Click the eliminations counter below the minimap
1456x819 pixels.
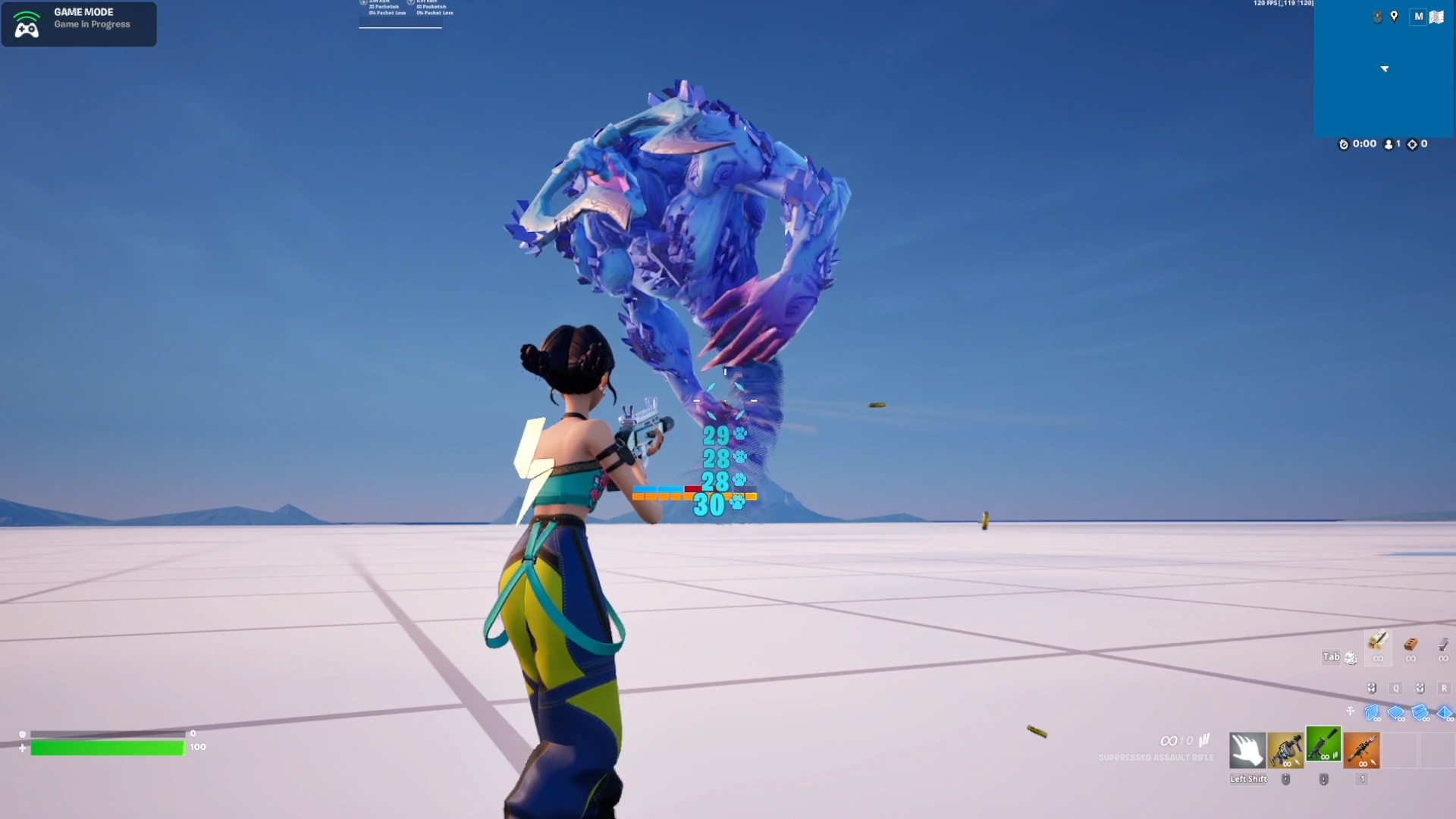coord(1417,143)
